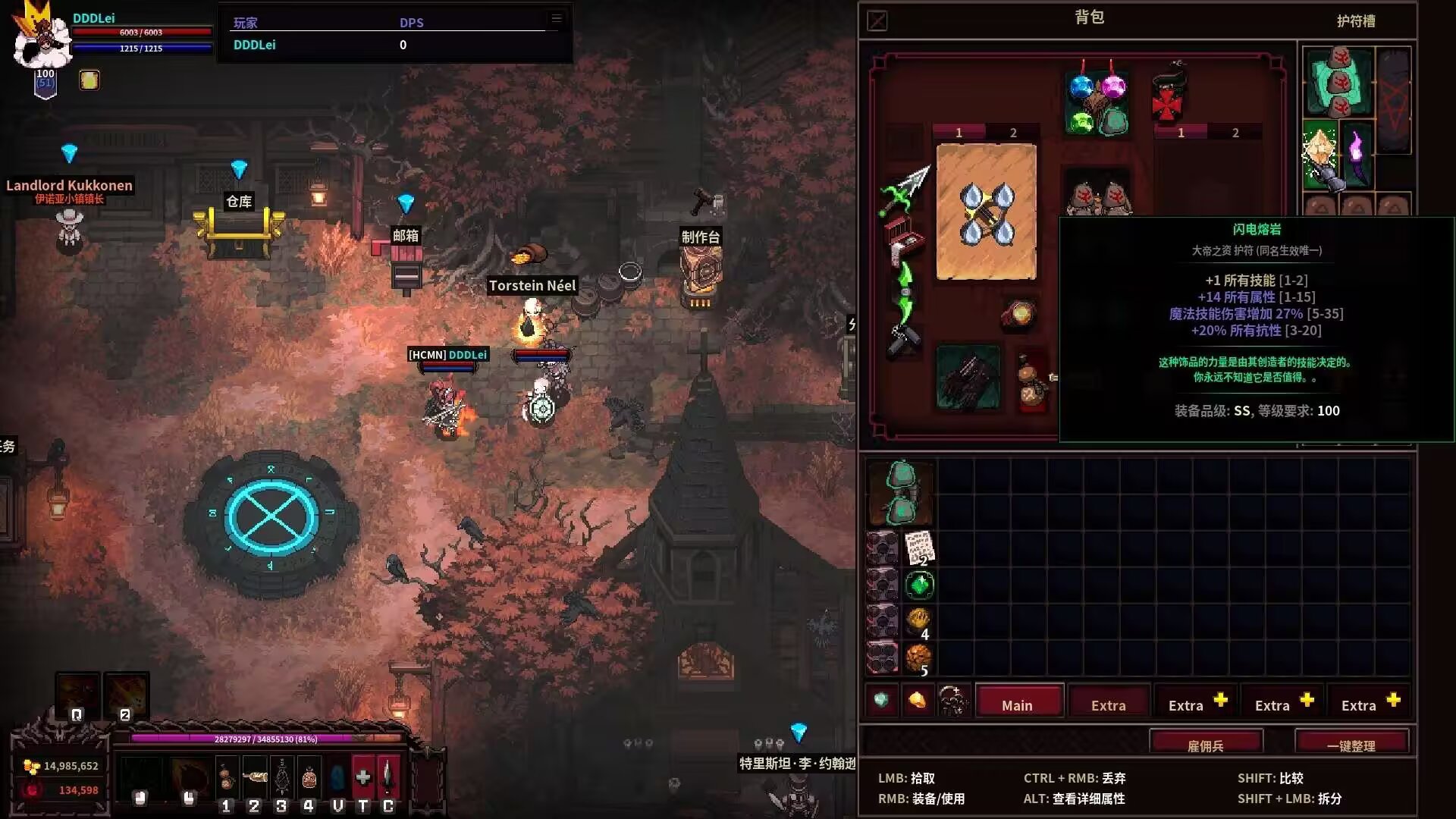This screenshot has height=819, width=1456.
Task: Select the equipped dark gloves slot
Action: coord(968,377)
